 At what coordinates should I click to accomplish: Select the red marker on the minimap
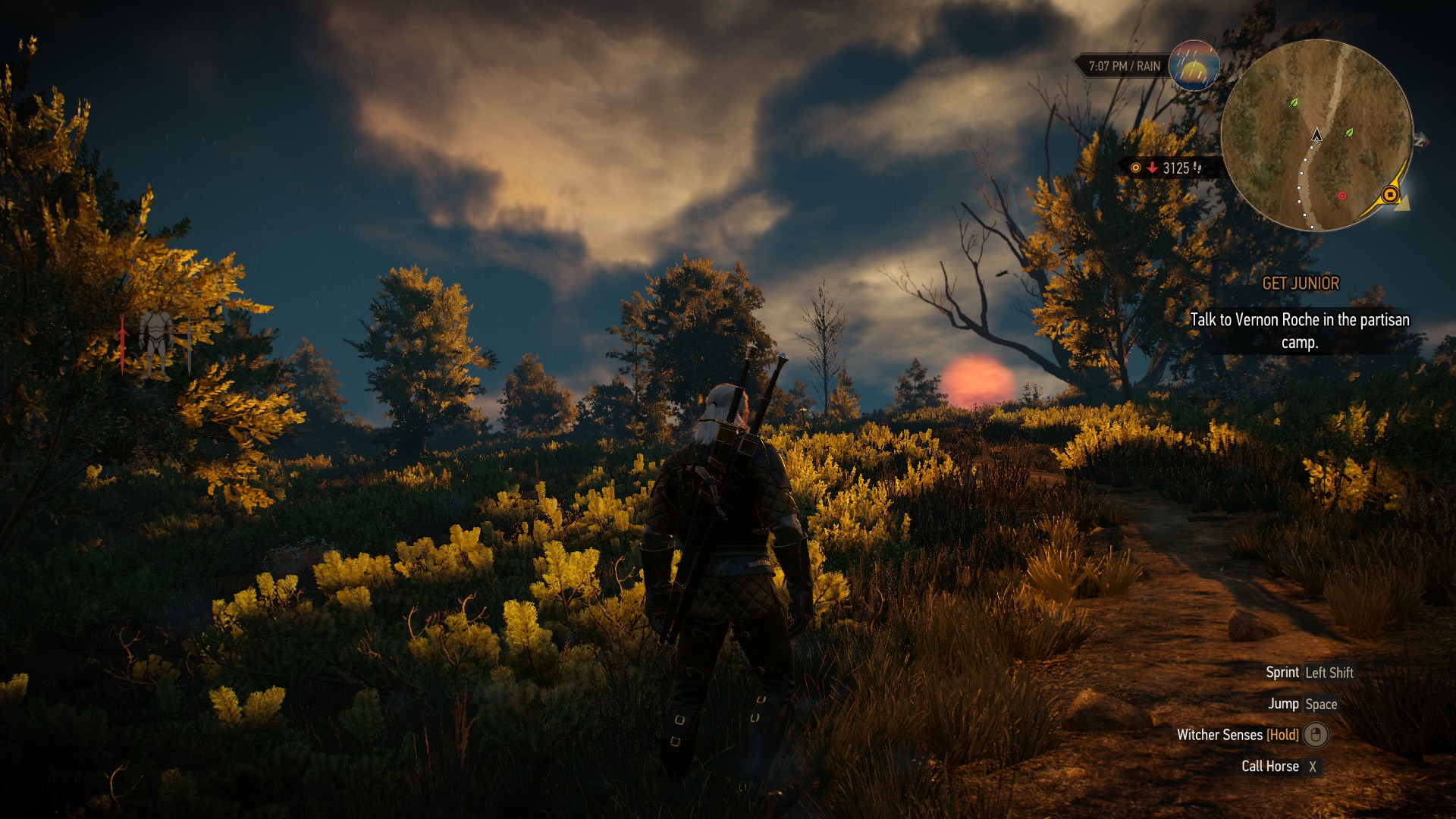tap(1341, 196)
